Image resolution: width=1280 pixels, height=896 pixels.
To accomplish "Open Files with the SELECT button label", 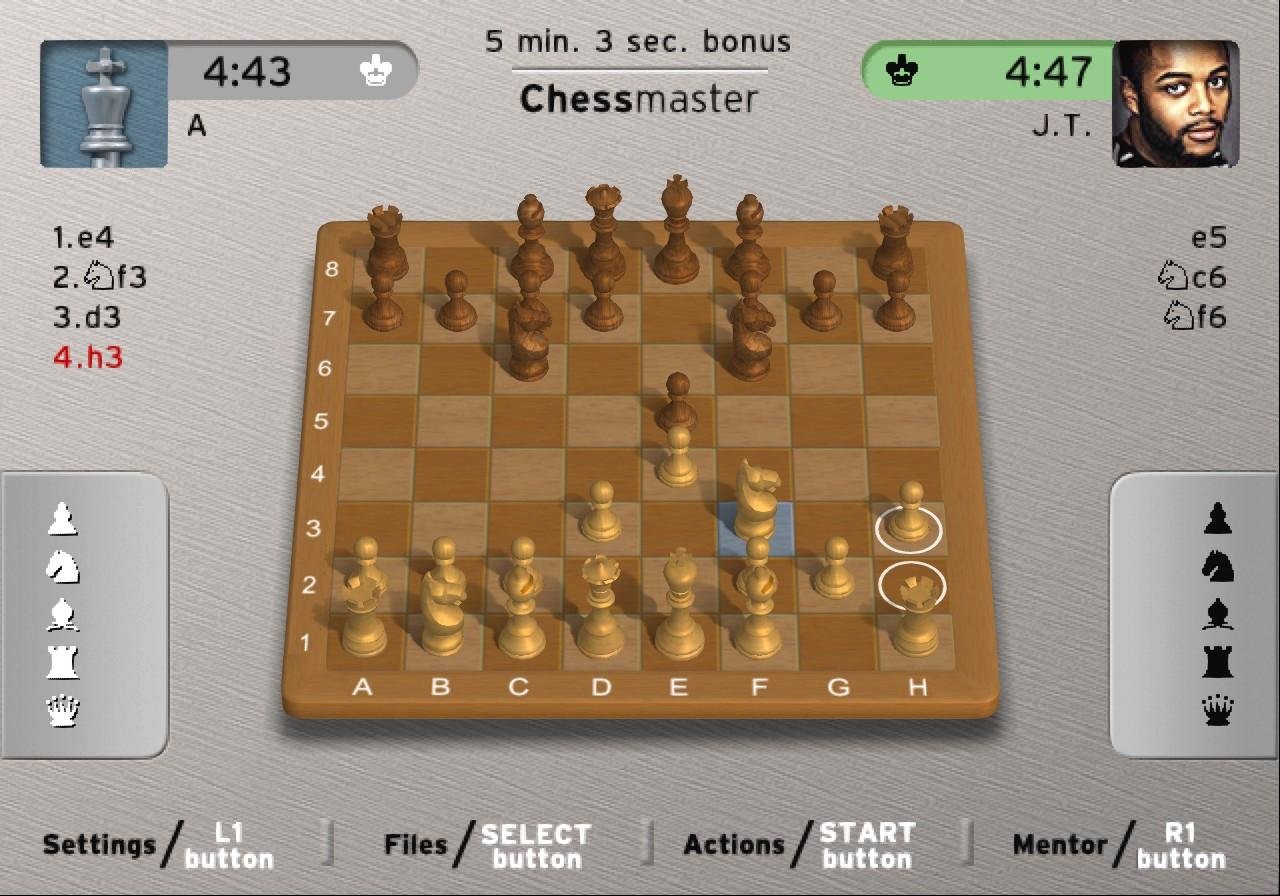I will click(535, 844).
